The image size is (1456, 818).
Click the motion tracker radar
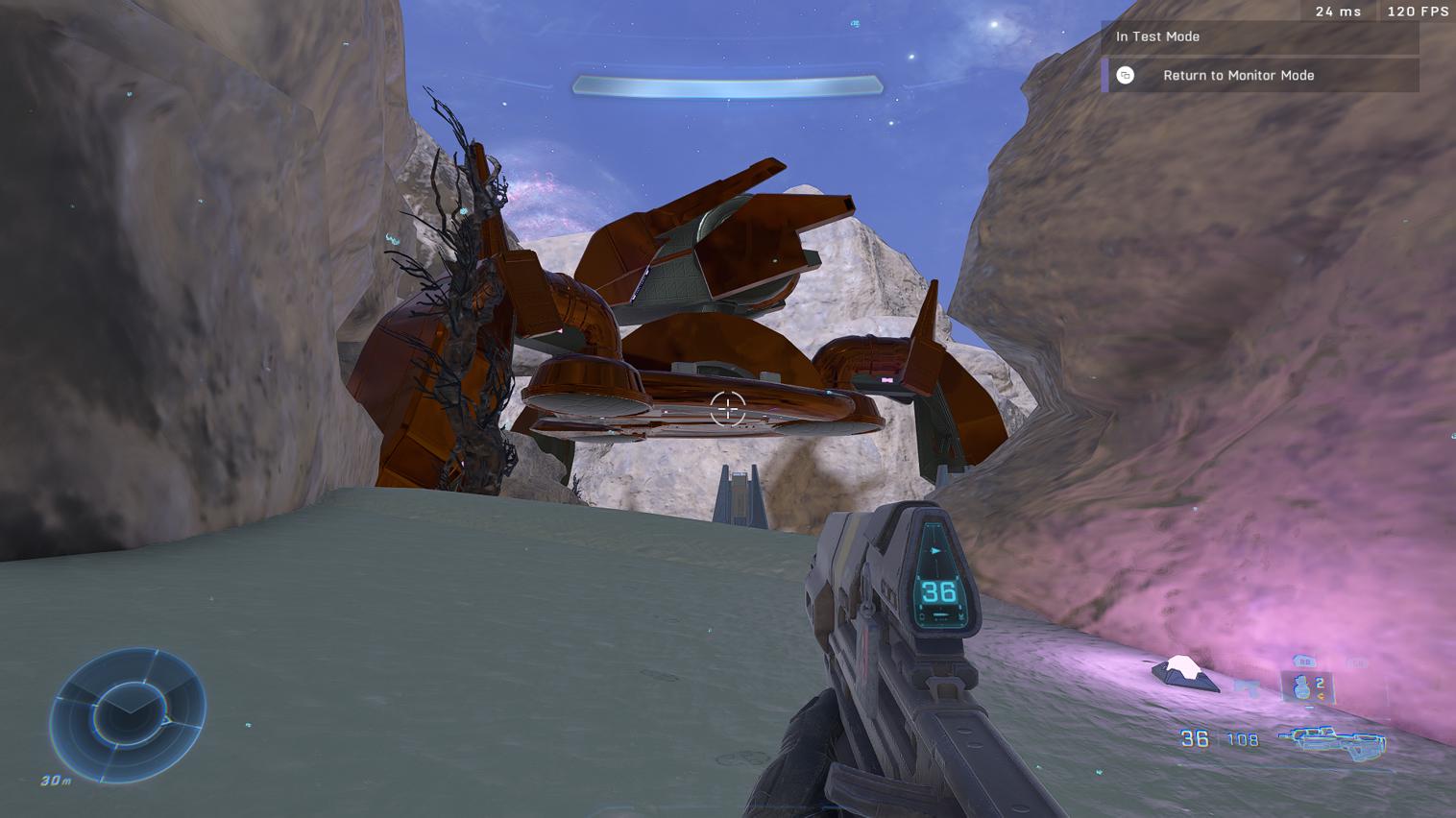tap(129, 710)
